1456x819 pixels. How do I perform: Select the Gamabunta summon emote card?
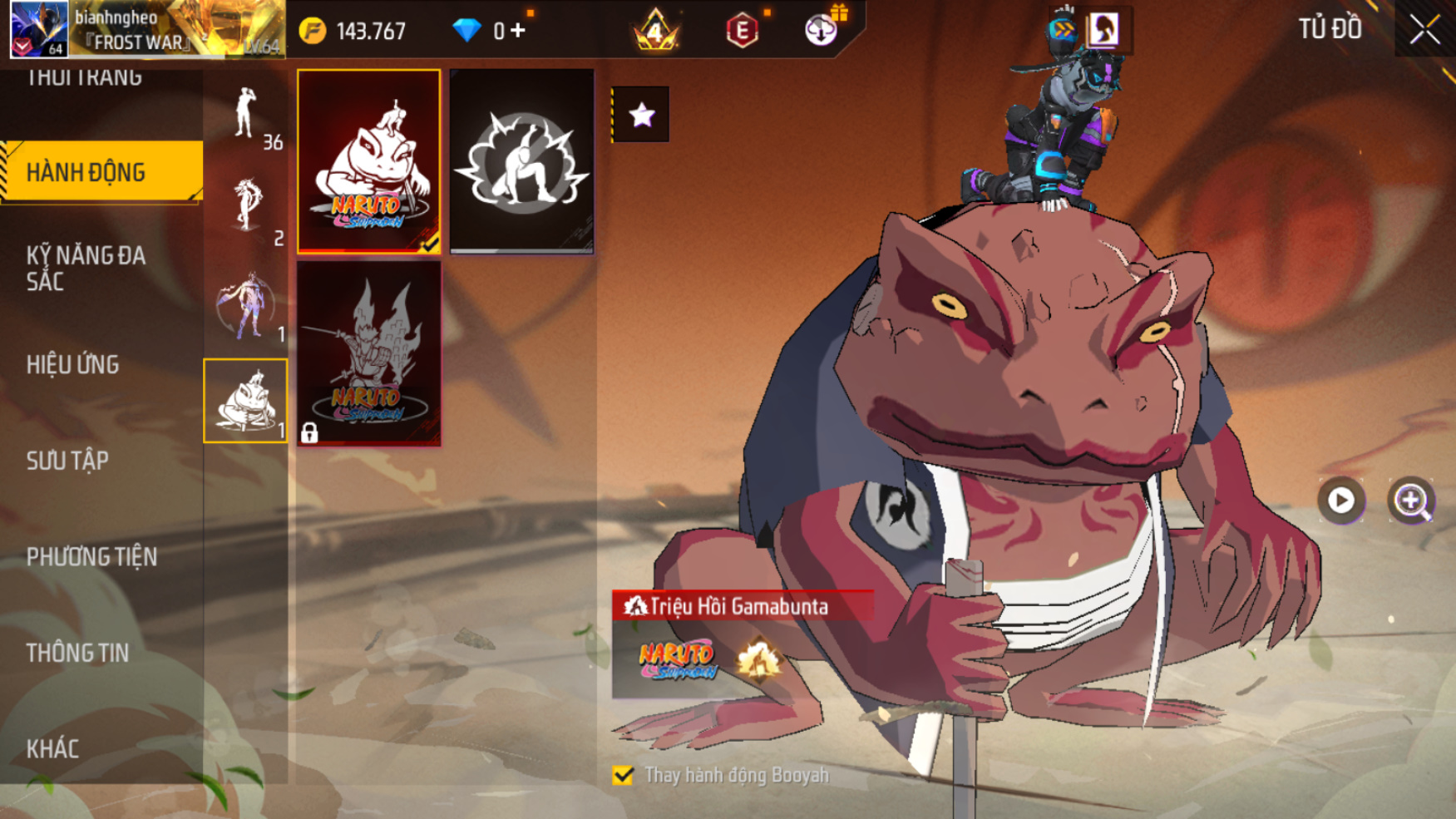click(x=369, y=161)
